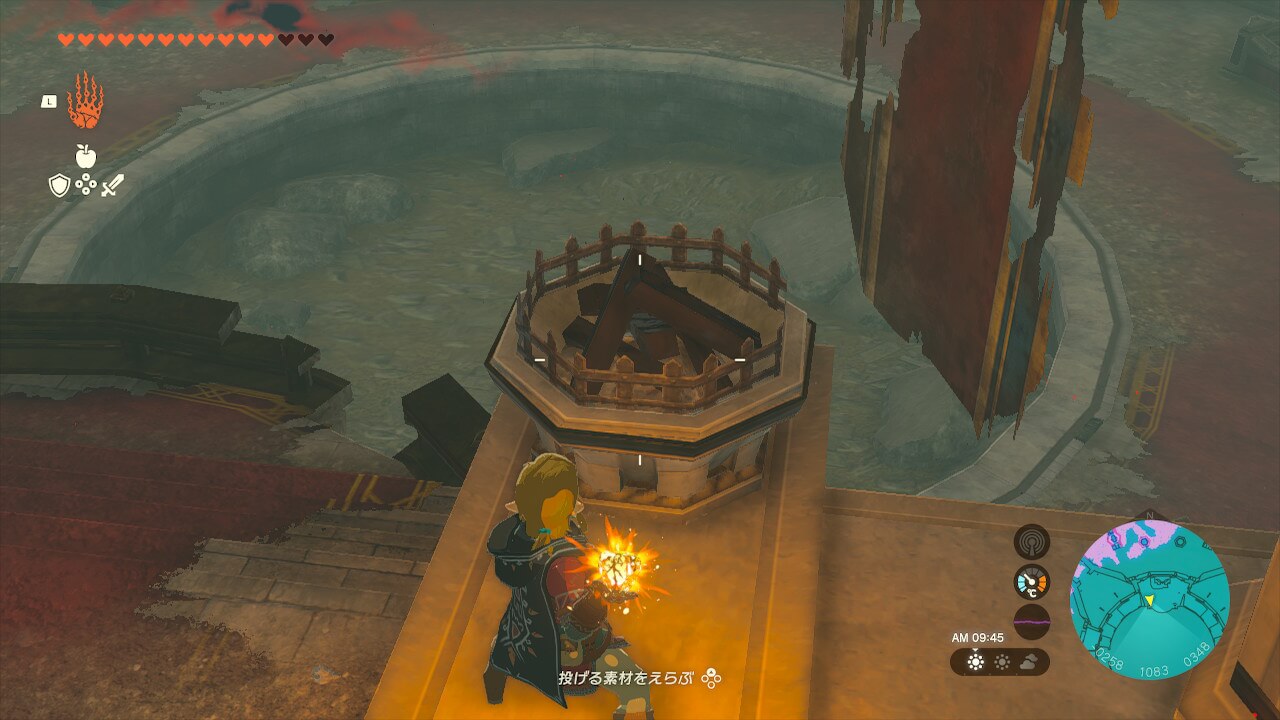Open the shield quick-select icon
The height and width of the screenshot is (720, 1280).
[x=59, y=185]
